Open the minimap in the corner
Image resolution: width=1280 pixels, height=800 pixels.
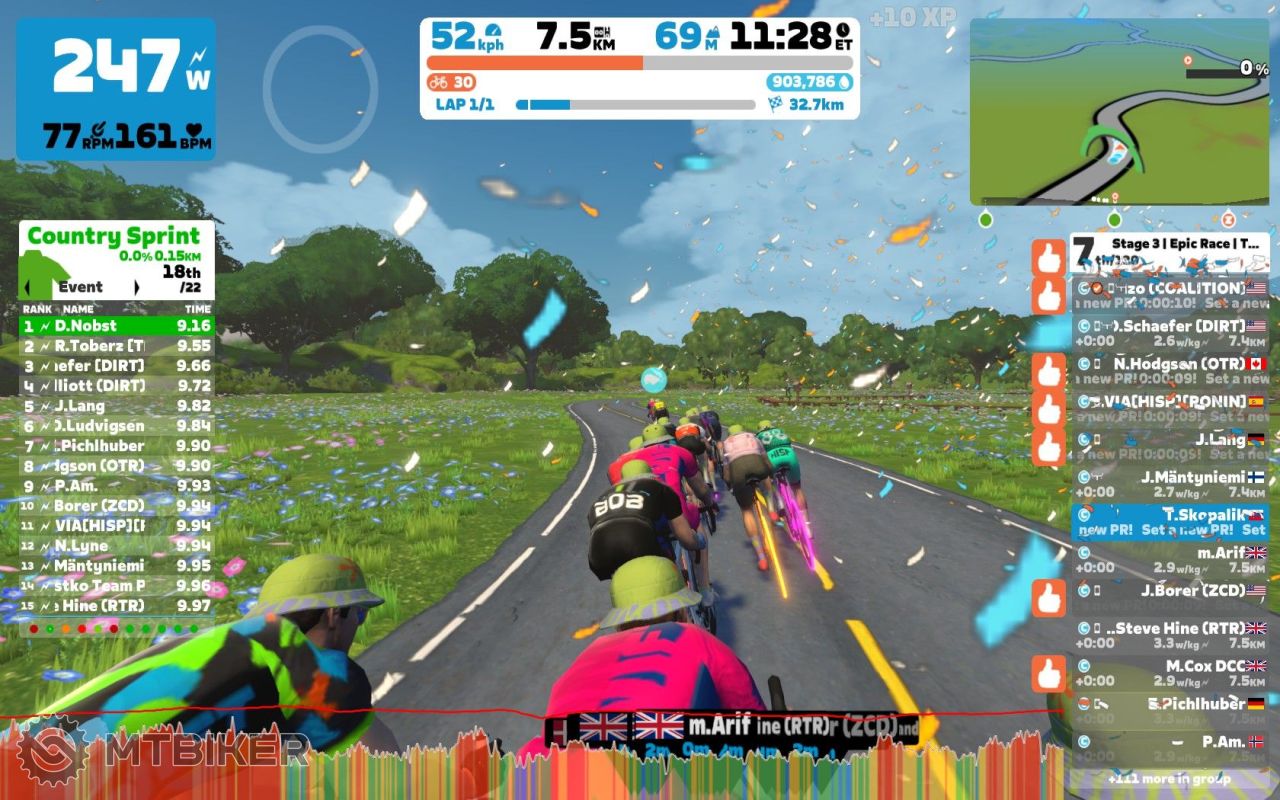1119,111
